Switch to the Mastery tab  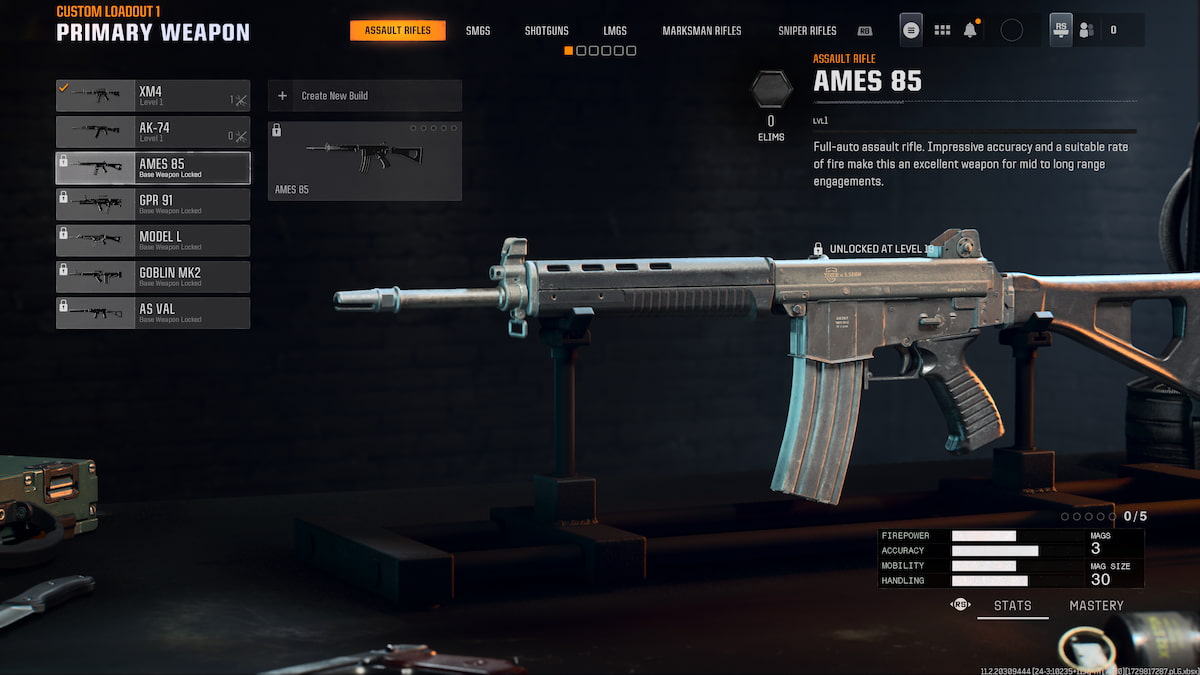1096,605
